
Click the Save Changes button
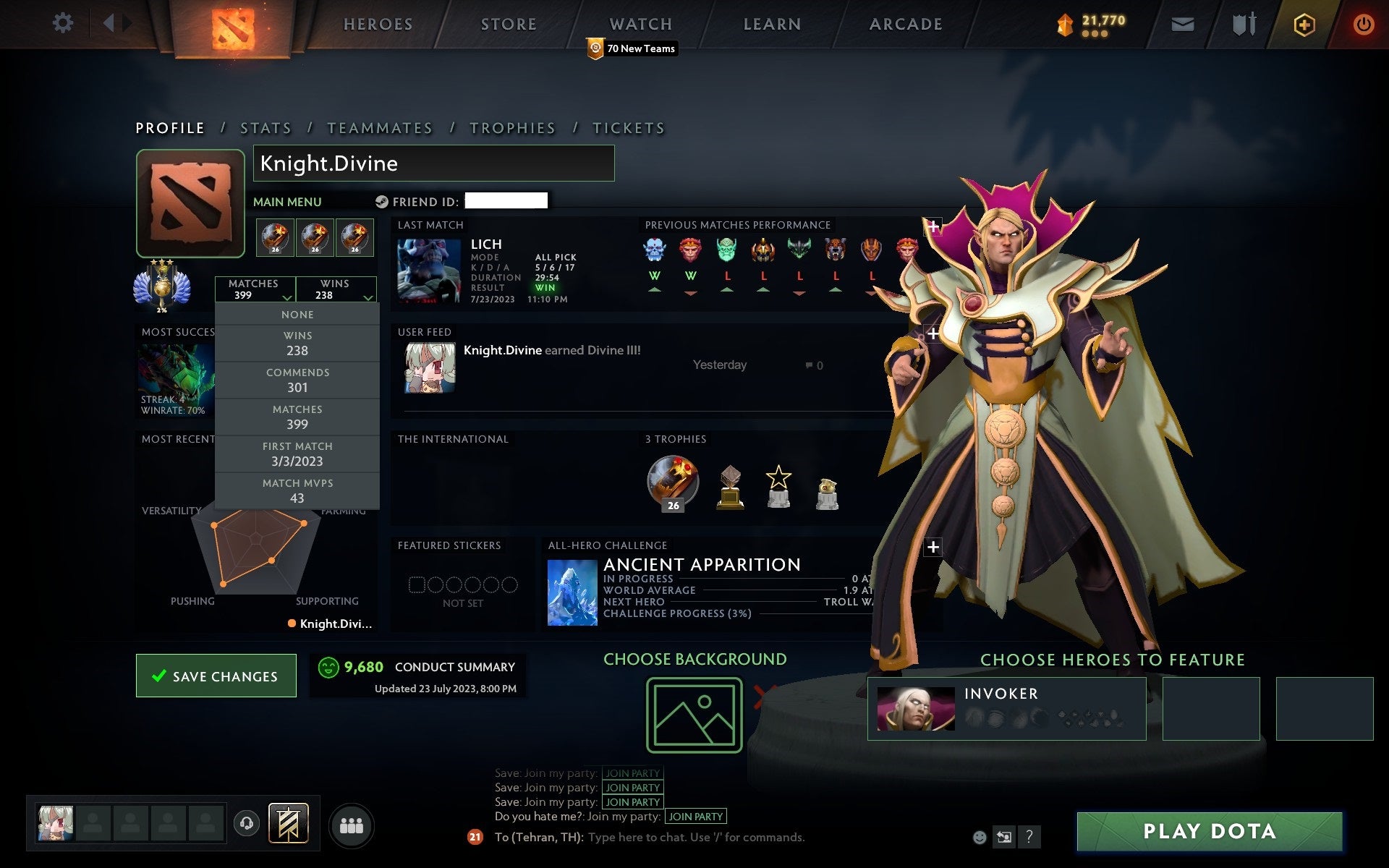pos(216,676)
